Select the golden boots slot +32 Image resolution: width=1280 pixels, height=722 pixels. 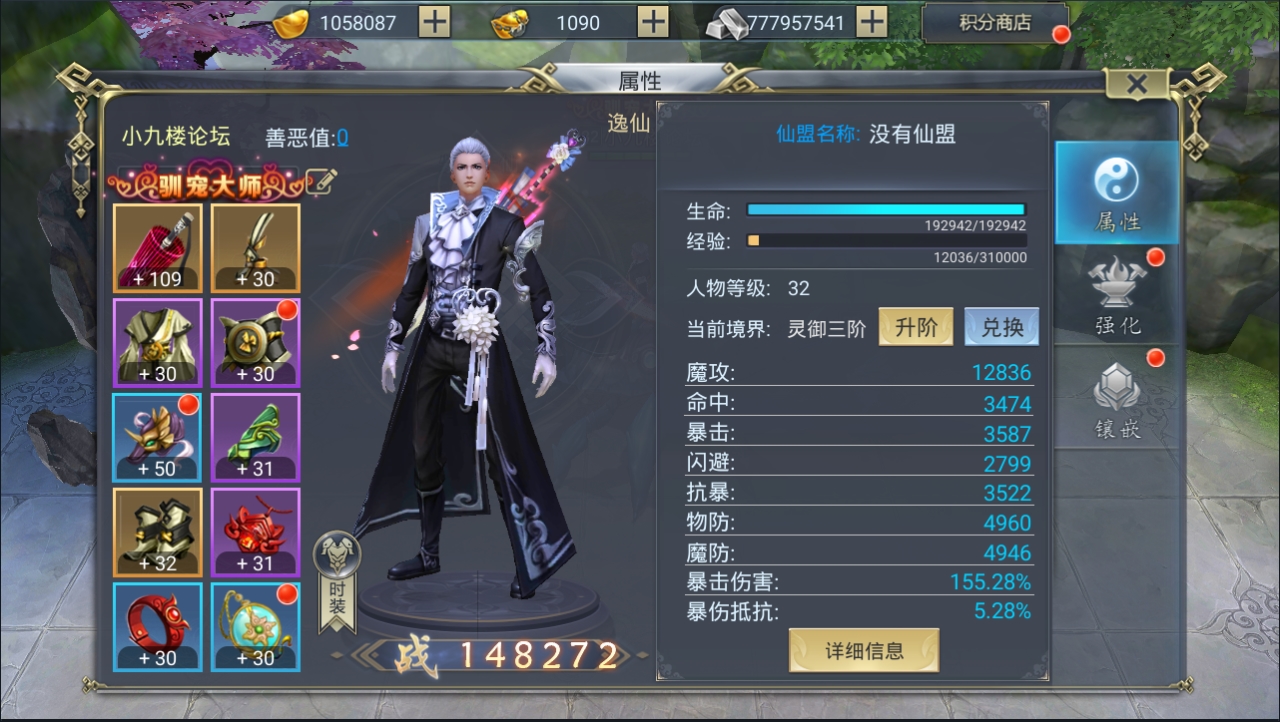tap(157, 532)
